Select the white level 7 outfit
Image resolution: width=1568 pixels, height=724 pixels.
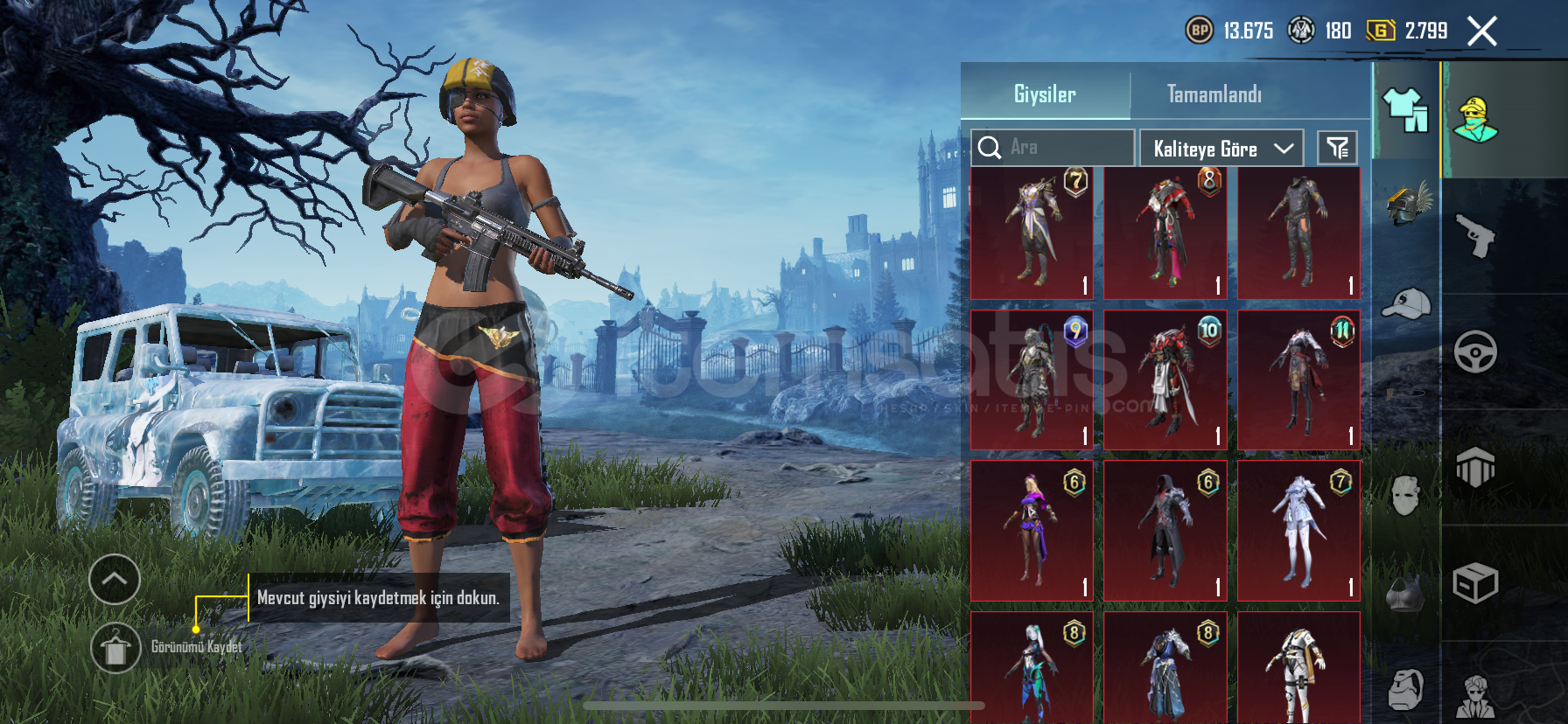[x=1298, y=531]
